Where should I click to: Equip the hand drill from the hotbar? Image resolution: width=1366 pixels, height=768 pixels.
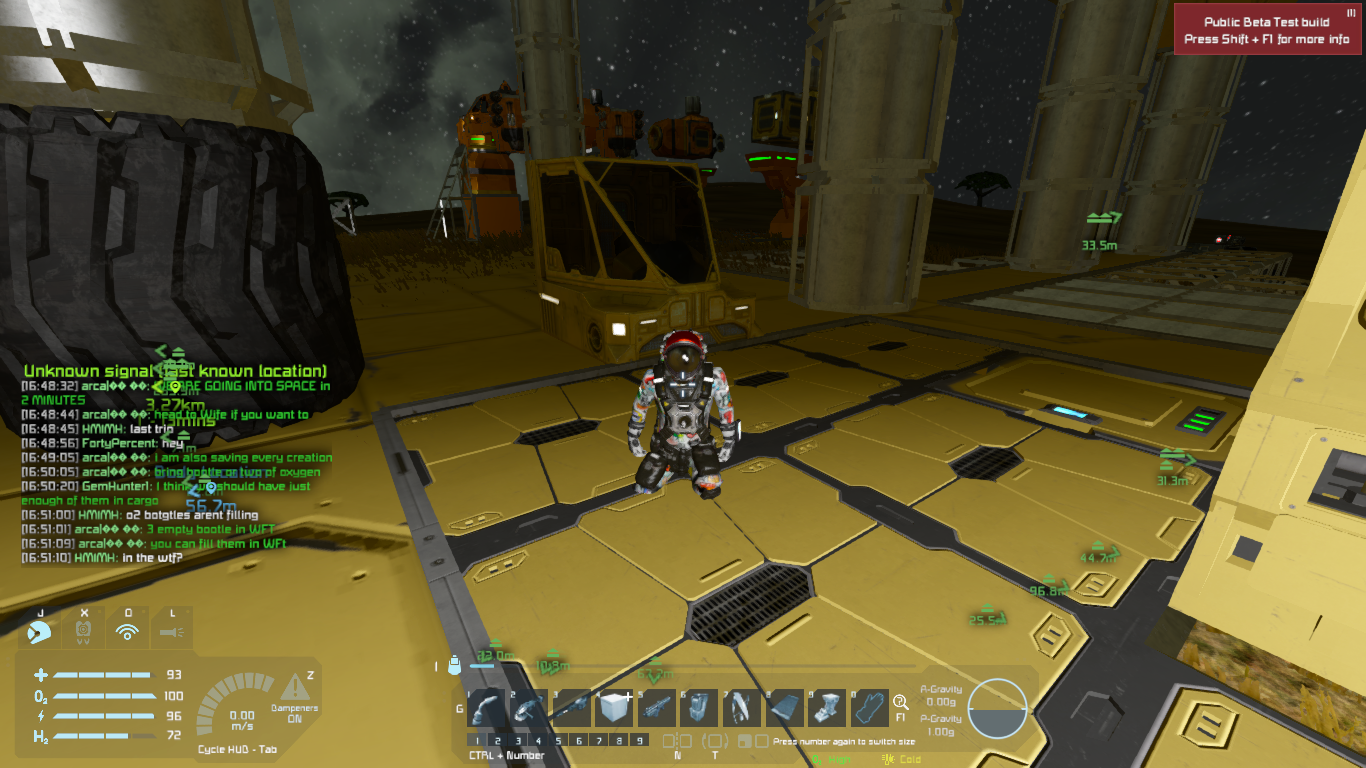pos(572,708)
